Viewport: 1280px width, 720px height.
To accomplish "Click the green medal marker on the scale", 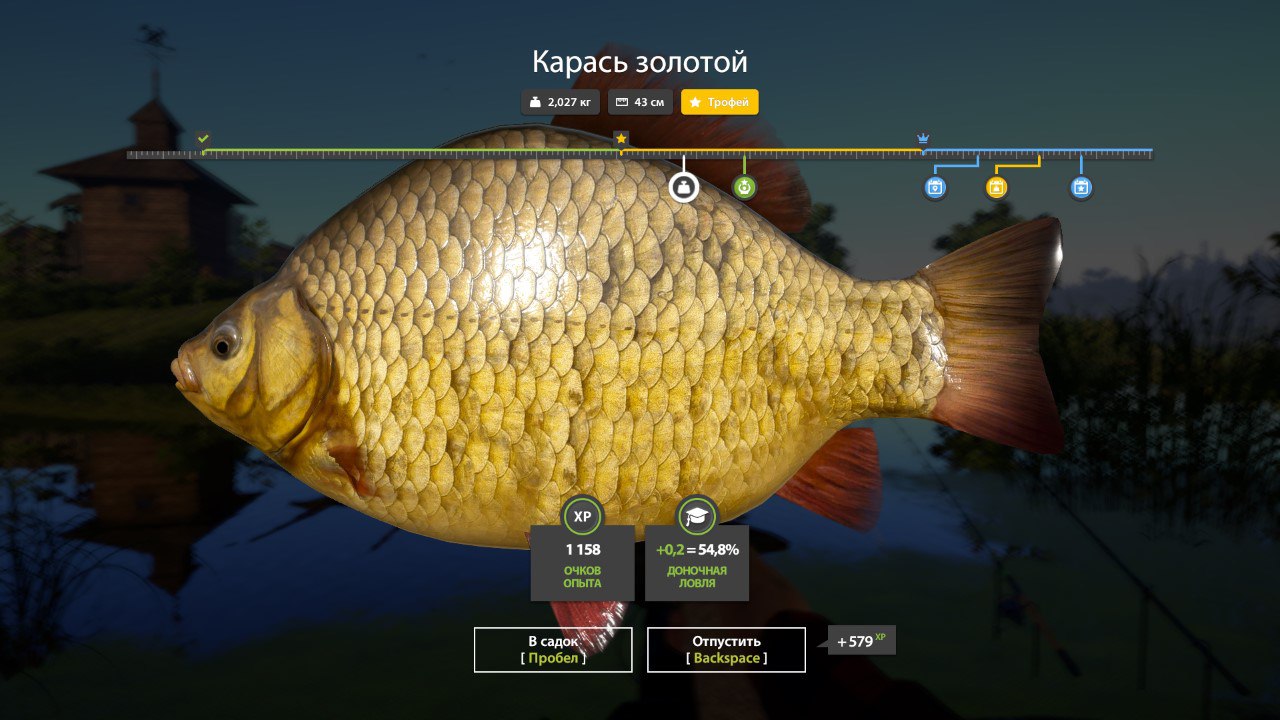I will 744,187.
